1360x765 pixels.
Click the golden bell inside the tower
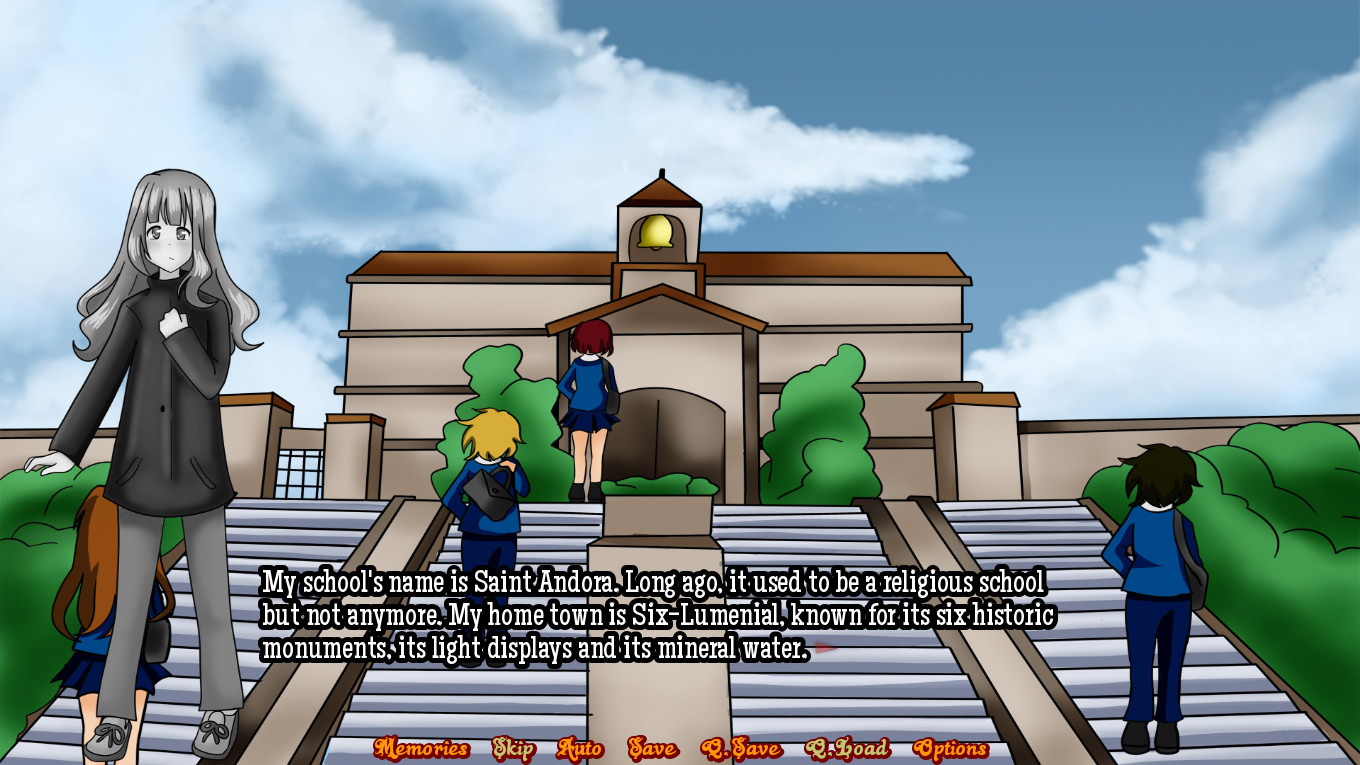coord(657,232)
